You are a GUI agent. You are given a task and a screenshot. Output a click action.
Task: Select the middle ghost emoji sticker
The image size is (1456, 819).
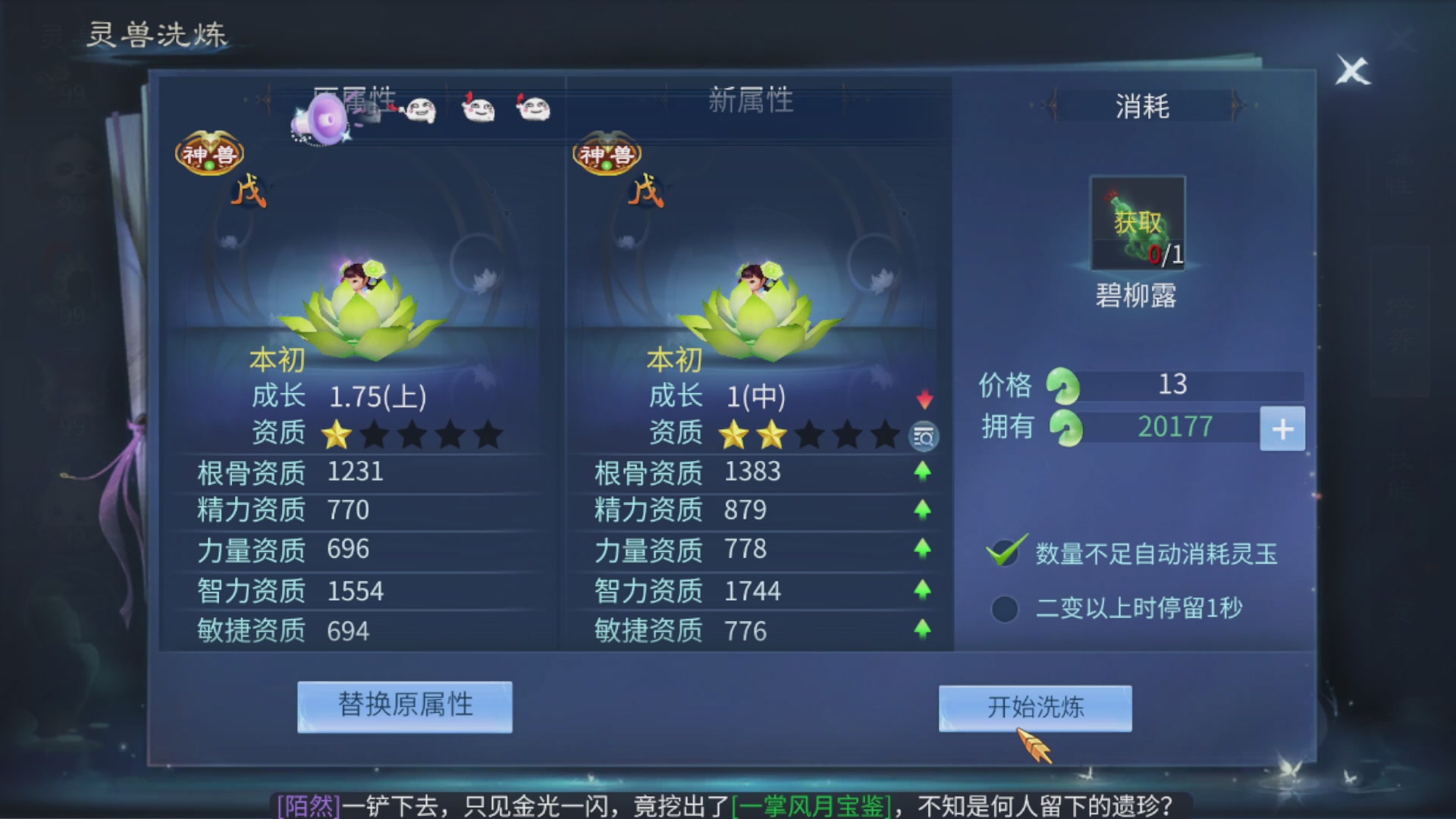click(x=479, y=111)
